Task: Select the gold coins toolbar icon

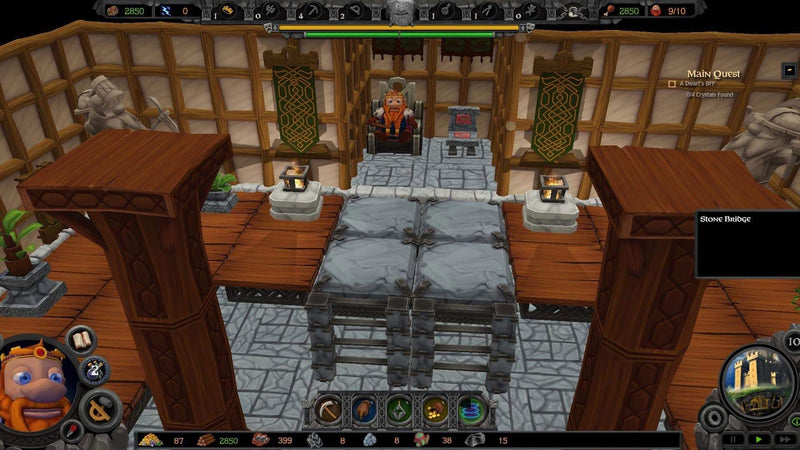Action: point(435,410)
